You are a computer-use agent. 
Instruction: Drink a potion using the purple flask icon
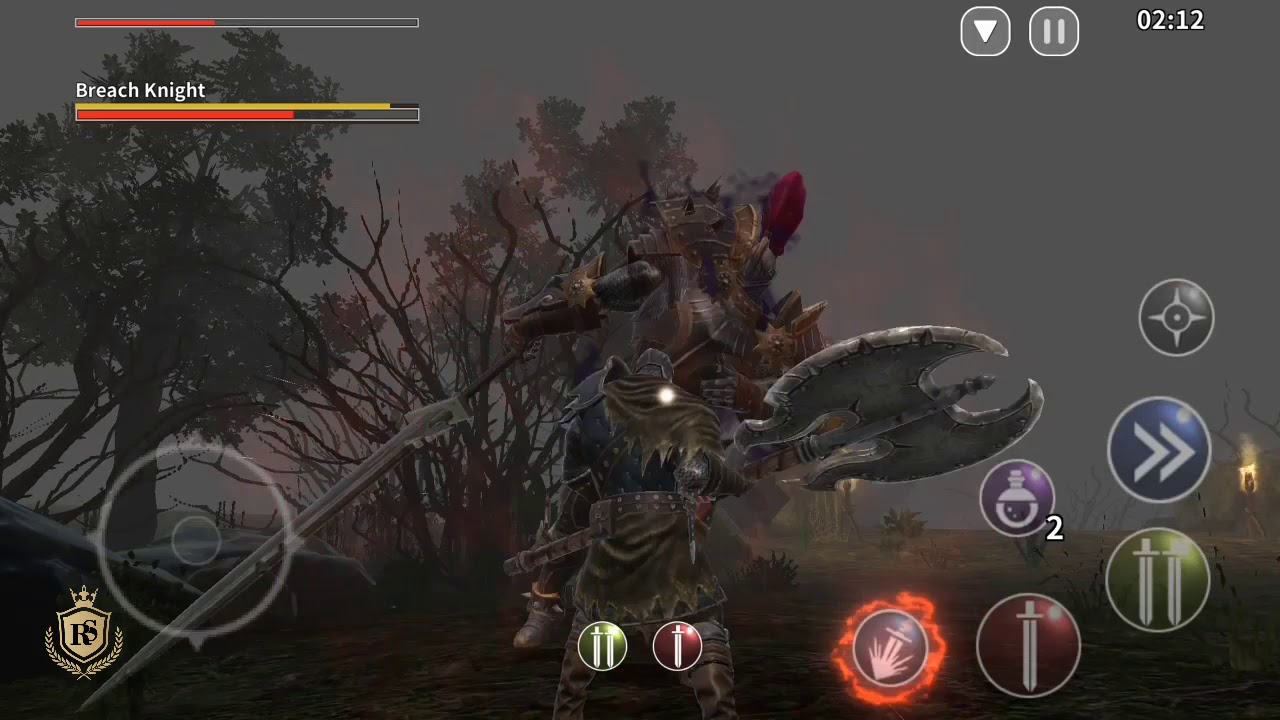pos(1017,499)
